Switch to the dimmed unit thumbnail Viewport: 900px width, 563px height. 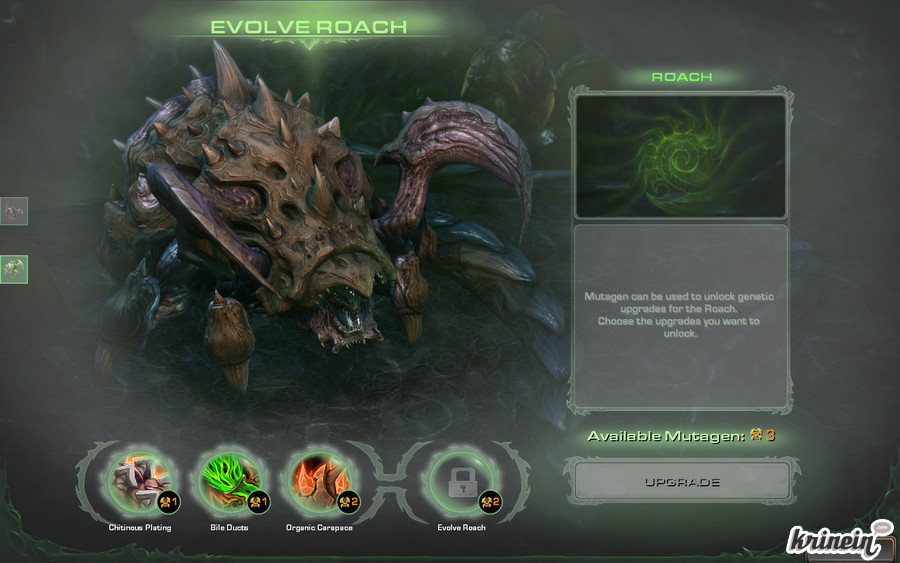(14, 211)
